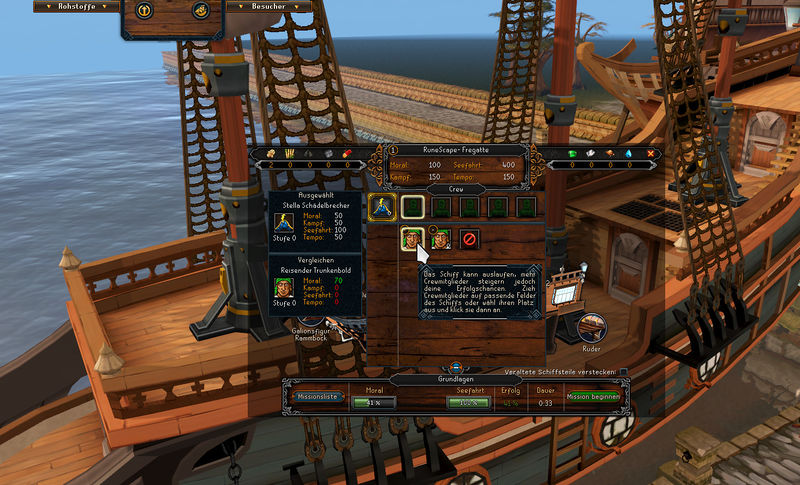This screenshot has height=485, width=800.
Task: Close the ship window with red X
Action: point(651,153)
